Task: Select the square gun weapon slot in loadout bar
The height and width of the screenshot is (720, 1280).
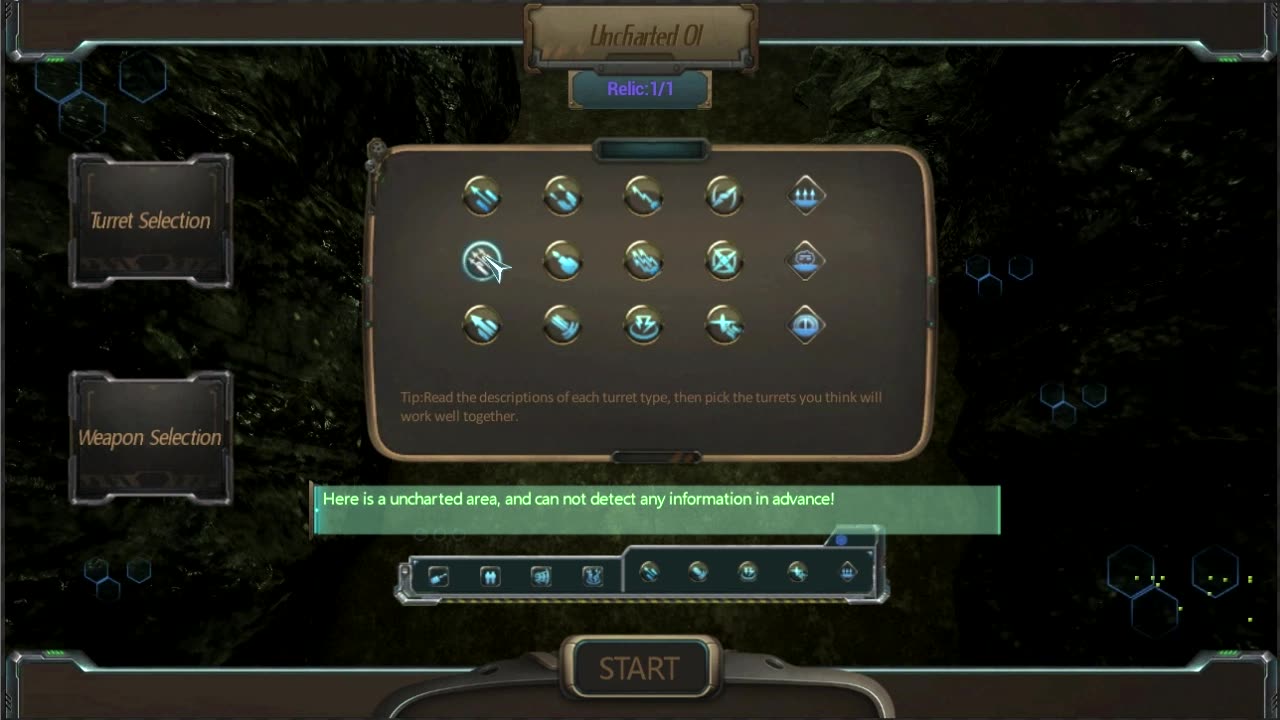Action: [x=438, y=576]
